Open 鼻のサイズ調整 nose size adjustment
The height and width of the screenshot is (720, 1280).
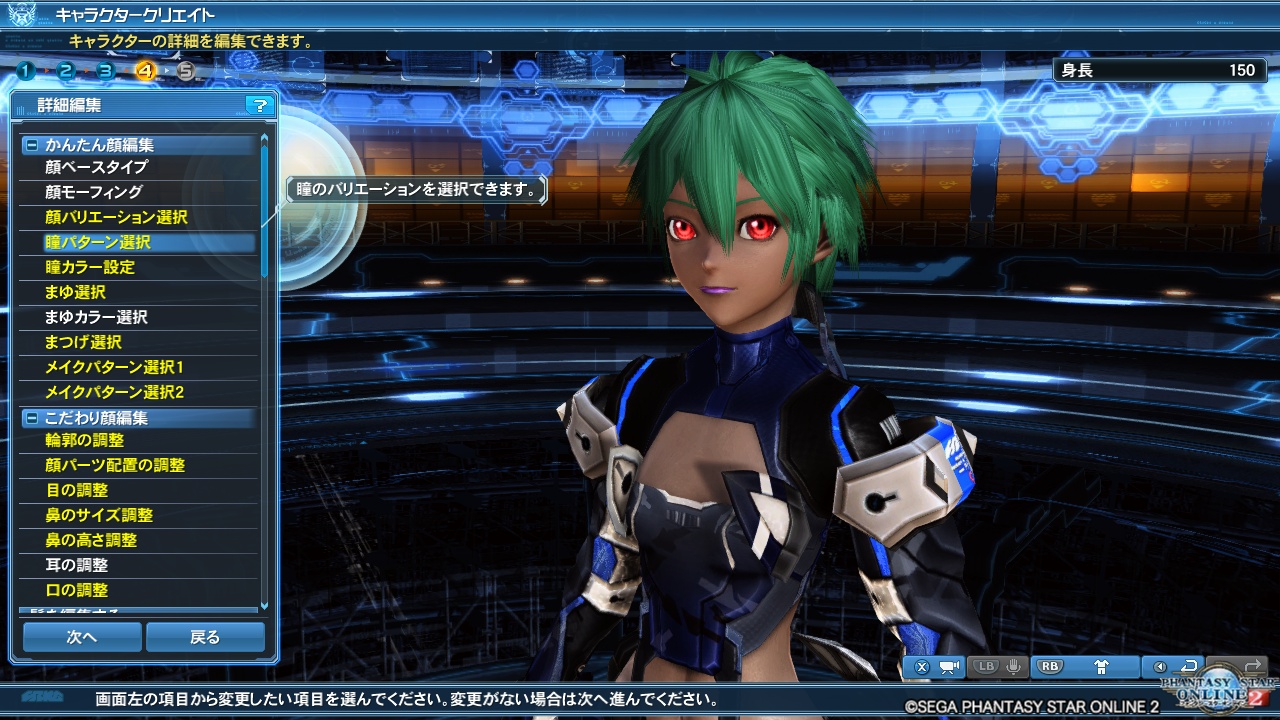click(x=99, y=515)
